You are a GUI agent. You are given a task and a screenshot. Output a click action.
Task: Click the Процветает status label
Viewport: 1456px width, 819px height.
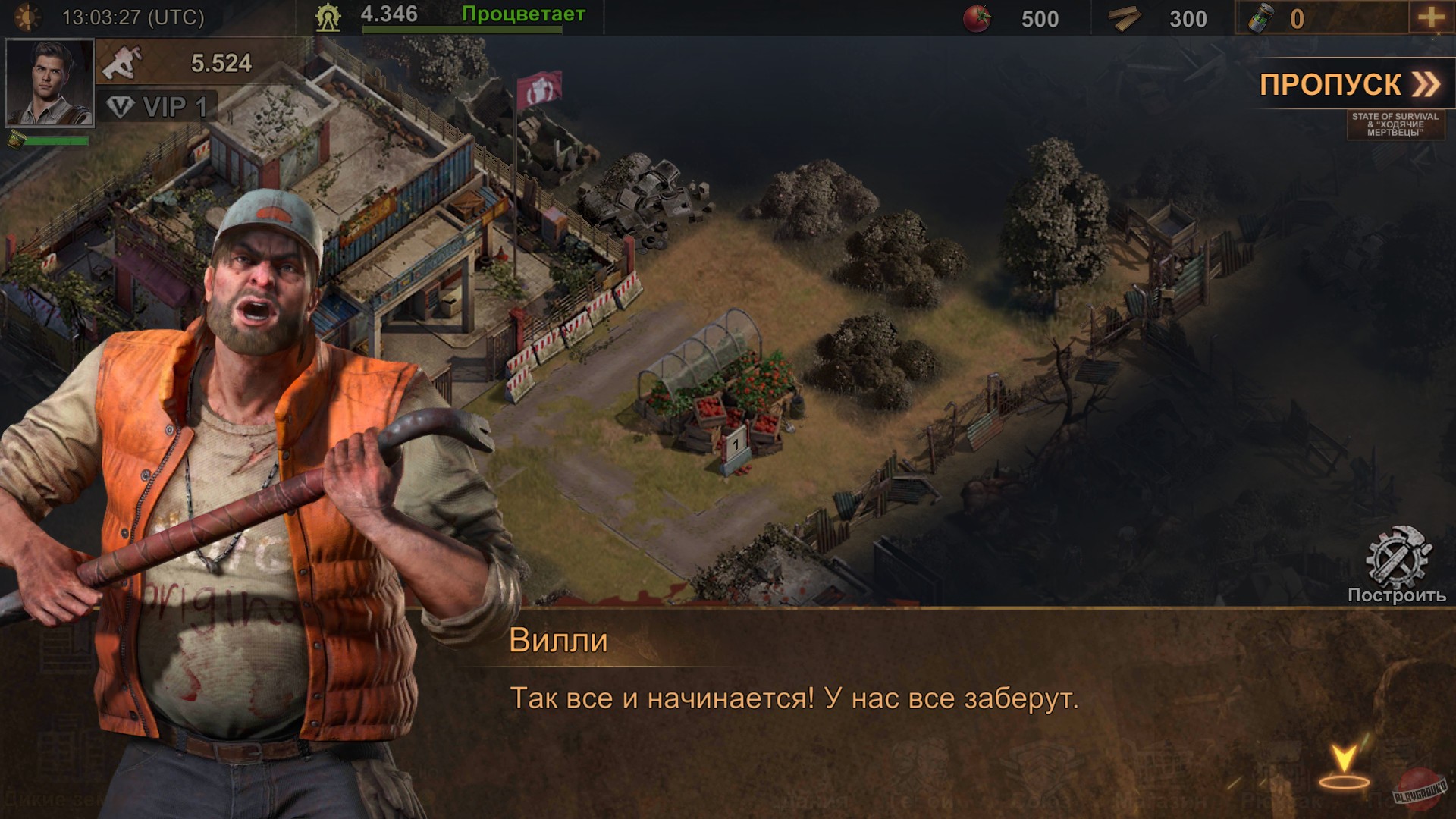[522, 12]
